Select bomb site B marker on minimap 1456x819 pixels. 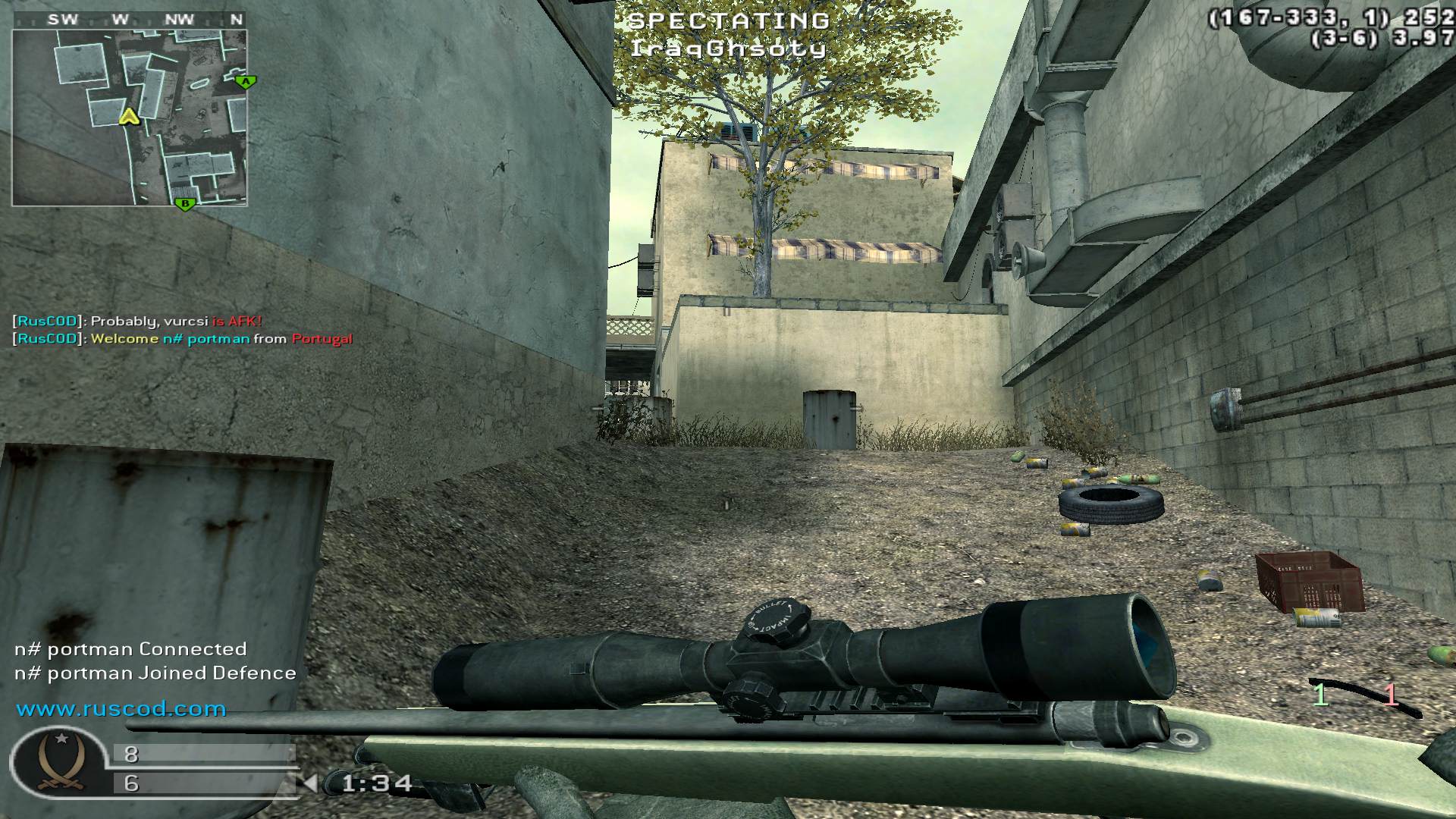[184, 203]
